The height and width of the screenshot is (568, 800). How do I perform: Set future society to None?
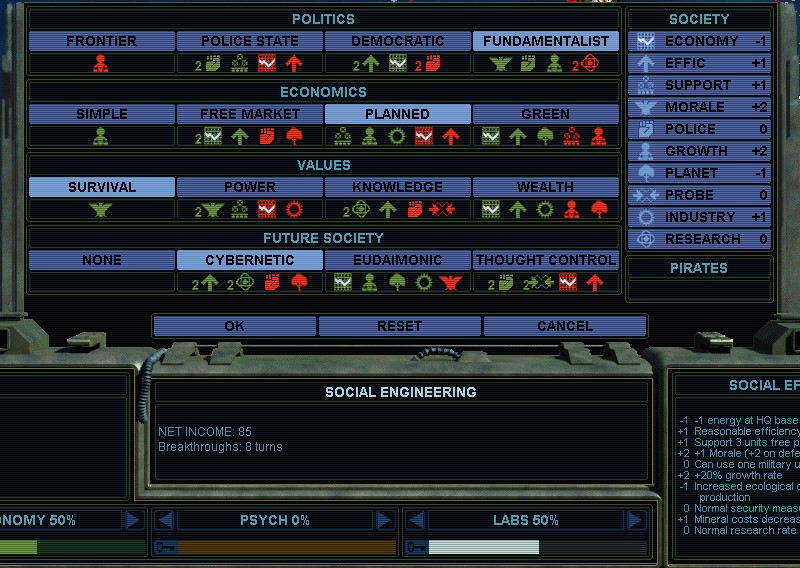101,260
